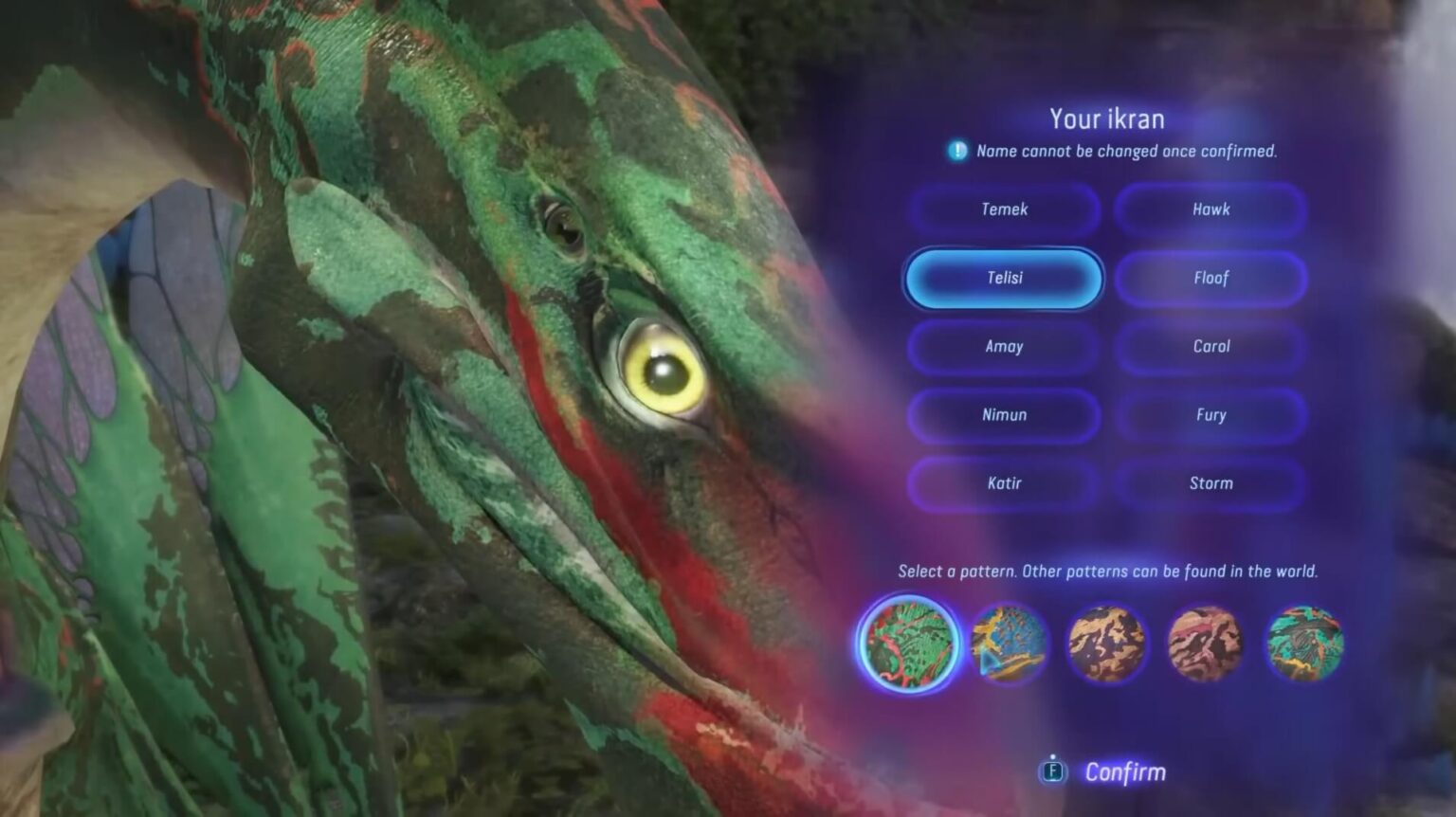Choose the name Amay

point(1003,347)
